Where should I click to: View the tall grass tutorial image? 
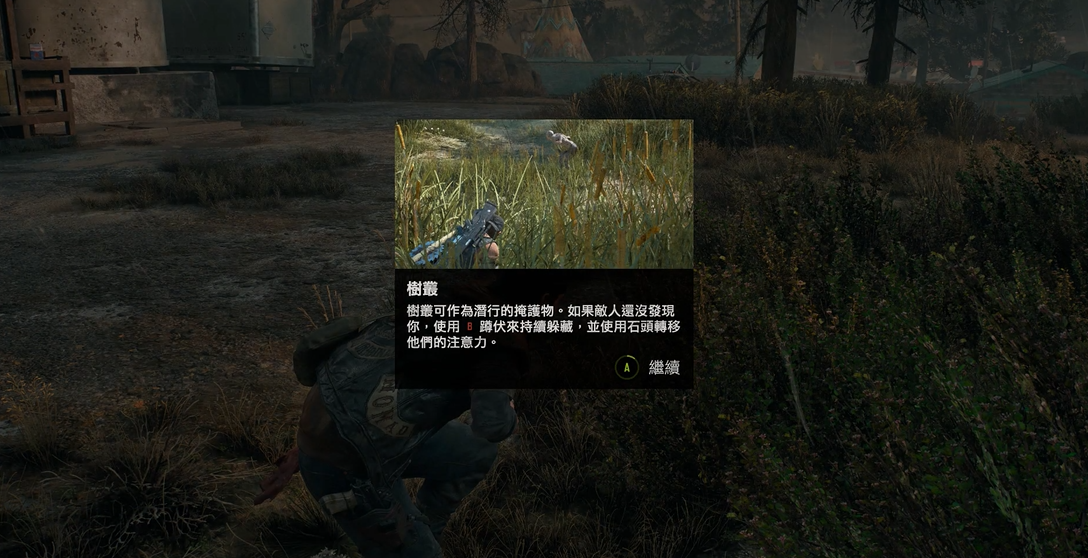(544, 194)
